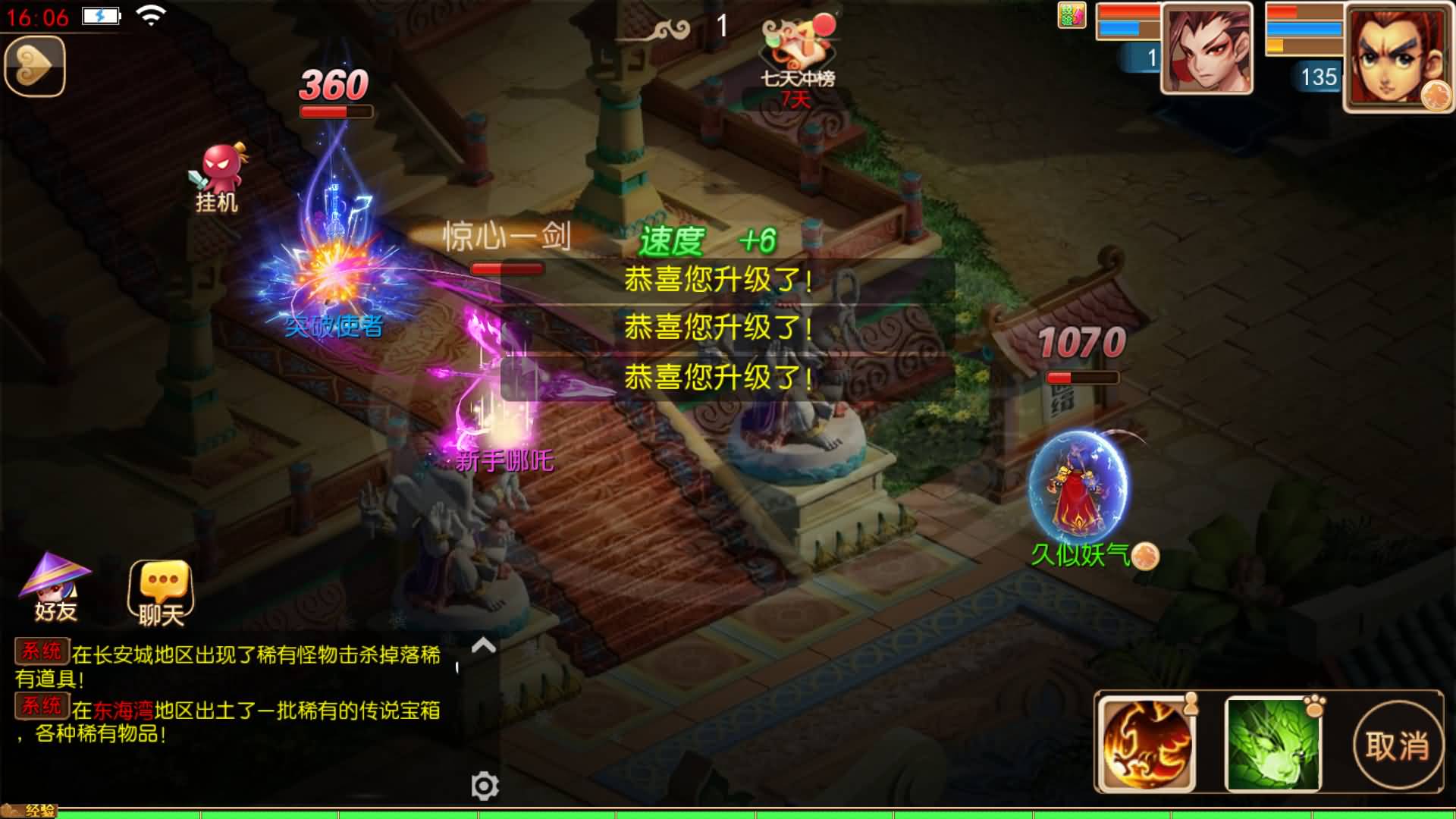Open your hero avatar at top-right corner

pos(1399,57)
